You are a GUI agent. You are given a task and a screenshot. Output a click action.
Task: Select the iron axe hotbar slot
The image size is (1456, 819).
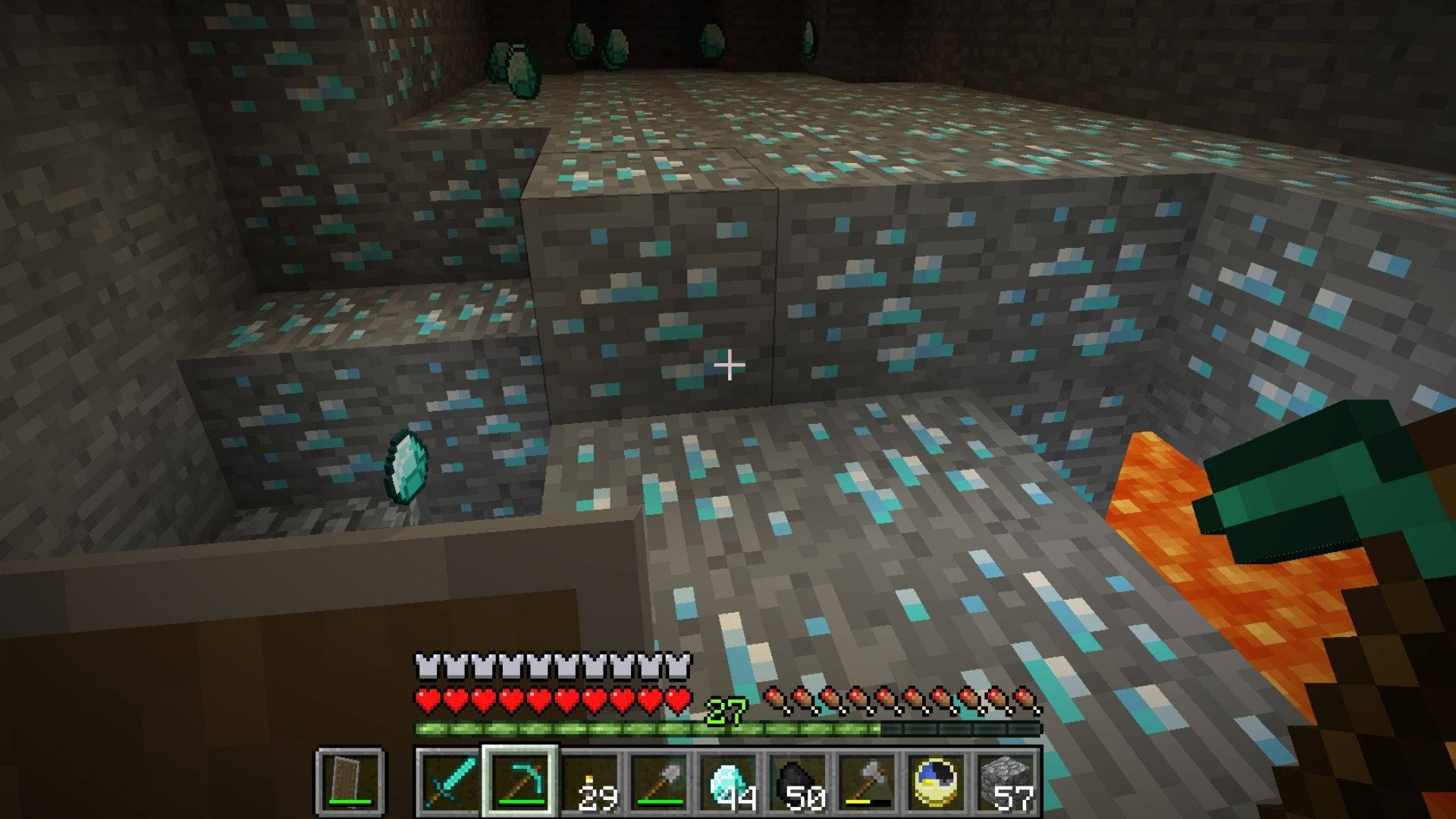tap(868, 781)
